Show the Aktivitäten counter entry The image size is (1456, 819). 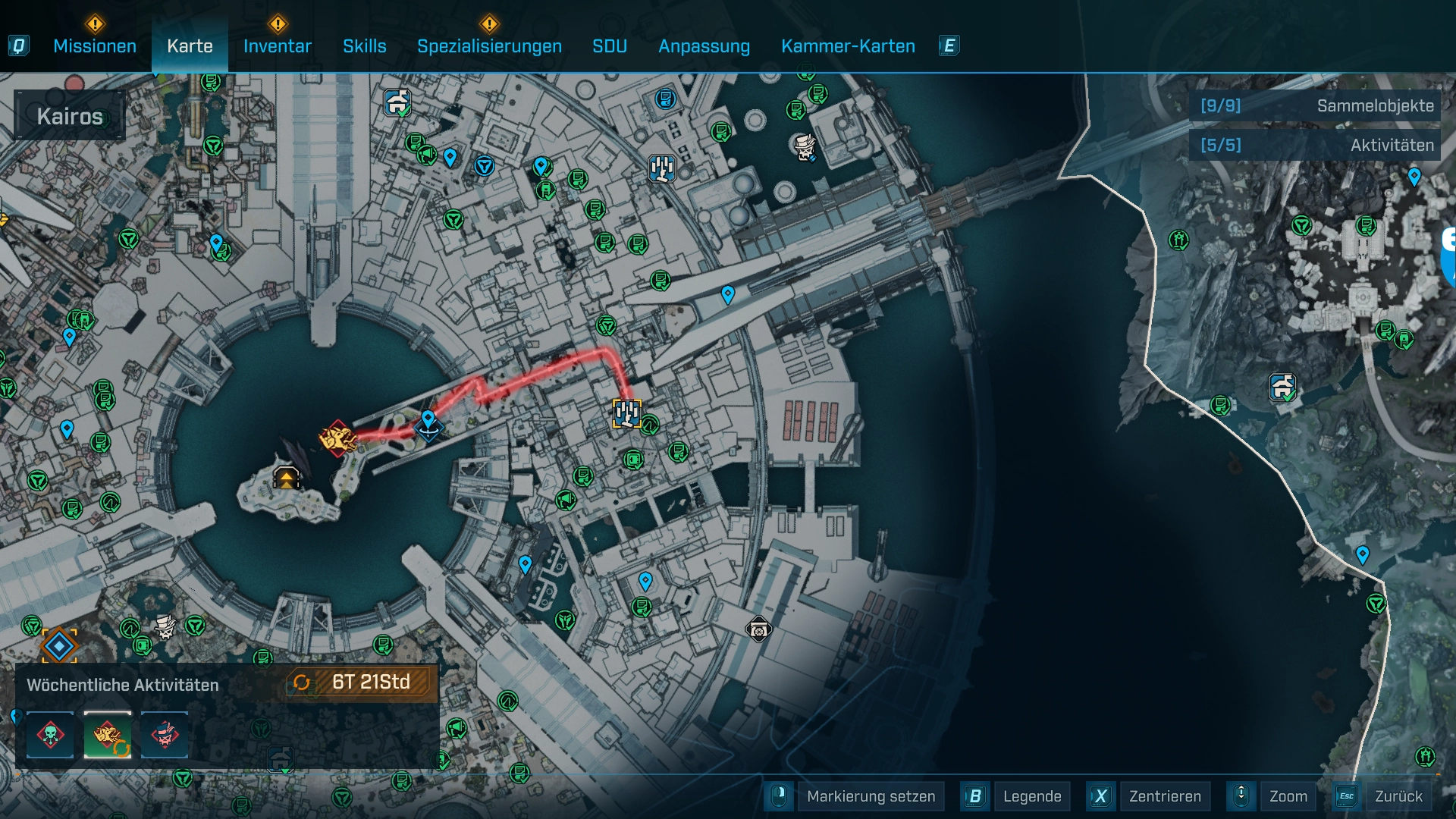tap(1316, 146)
